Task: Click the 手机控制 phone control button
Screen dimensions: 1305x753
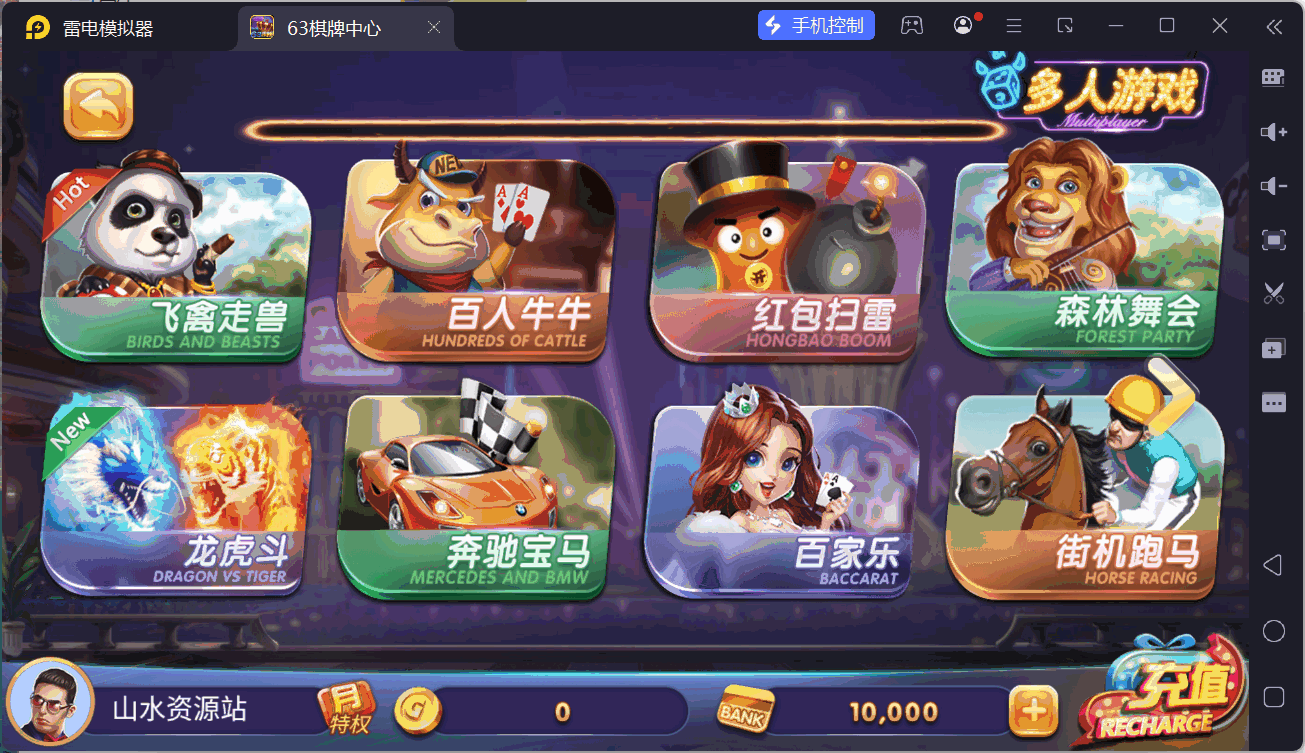Action: [x=815, y=24]
